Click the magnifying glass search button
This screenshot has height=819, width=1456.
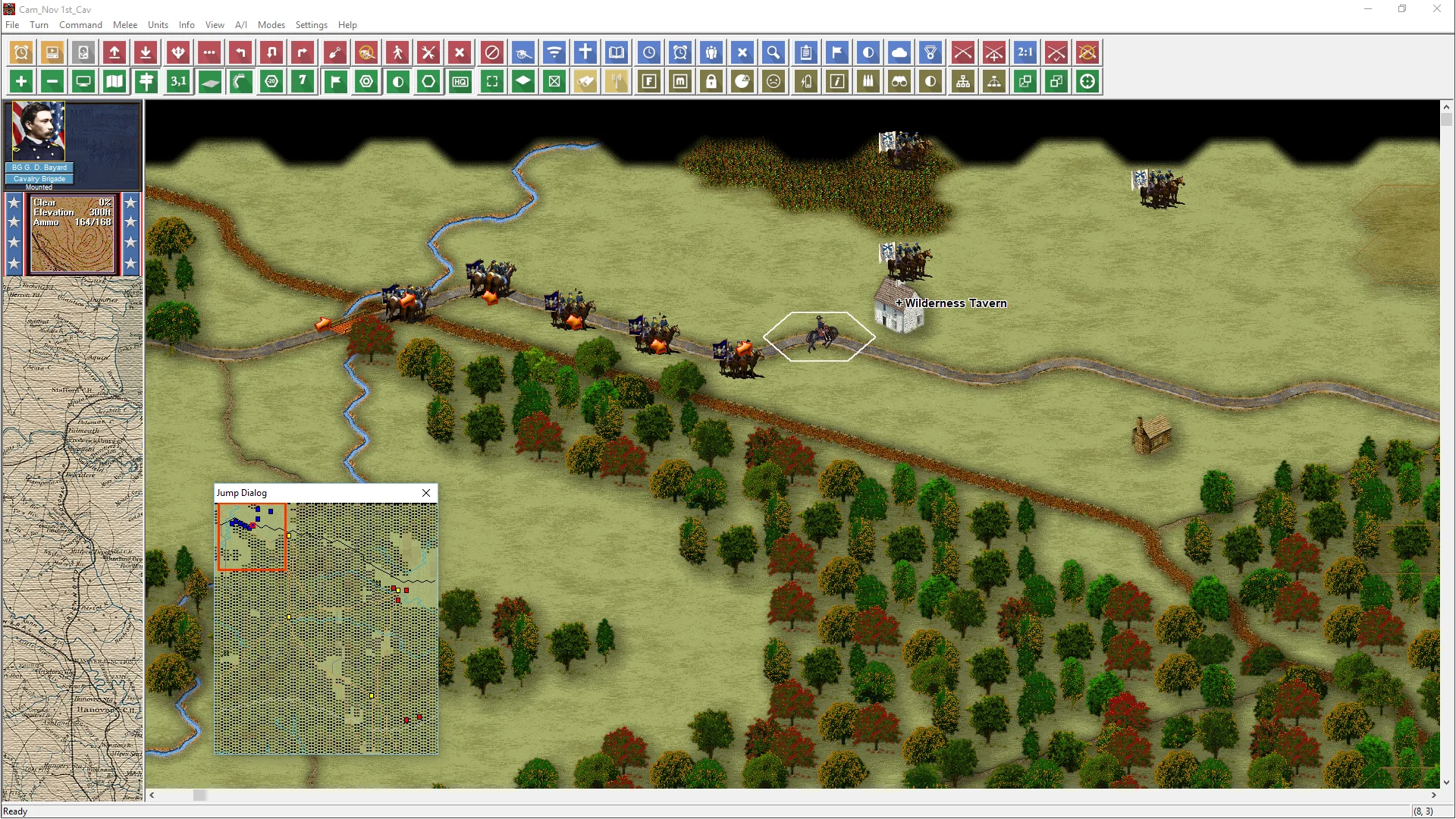click(x=773, y=52)
